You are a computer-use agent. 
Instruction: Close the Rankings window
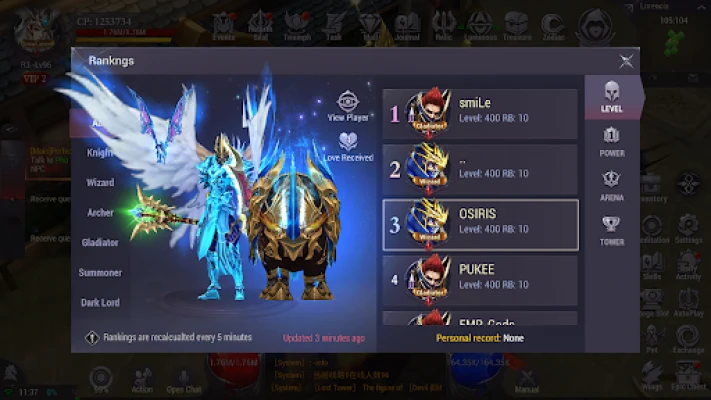[x=626, y=61]
